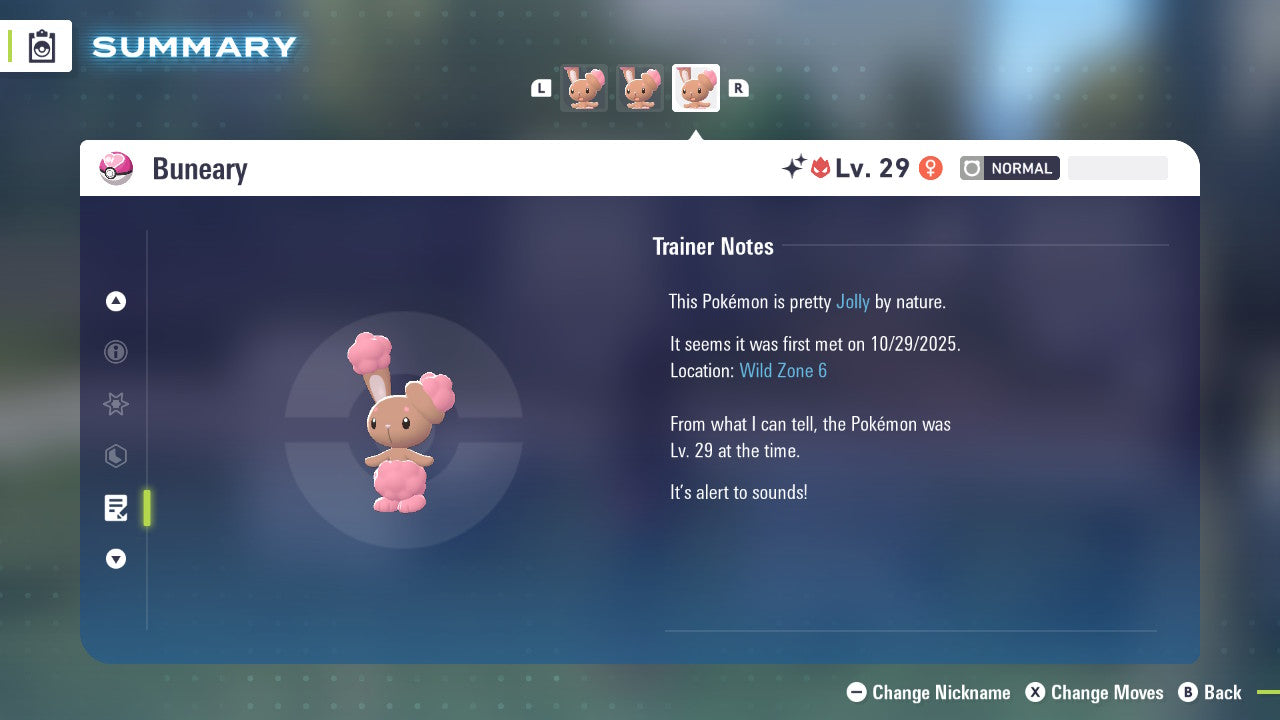This screenshot has width=1280, height=720.
Task: Click the L shoulder button indicator
Action: (x=540, y=88)
